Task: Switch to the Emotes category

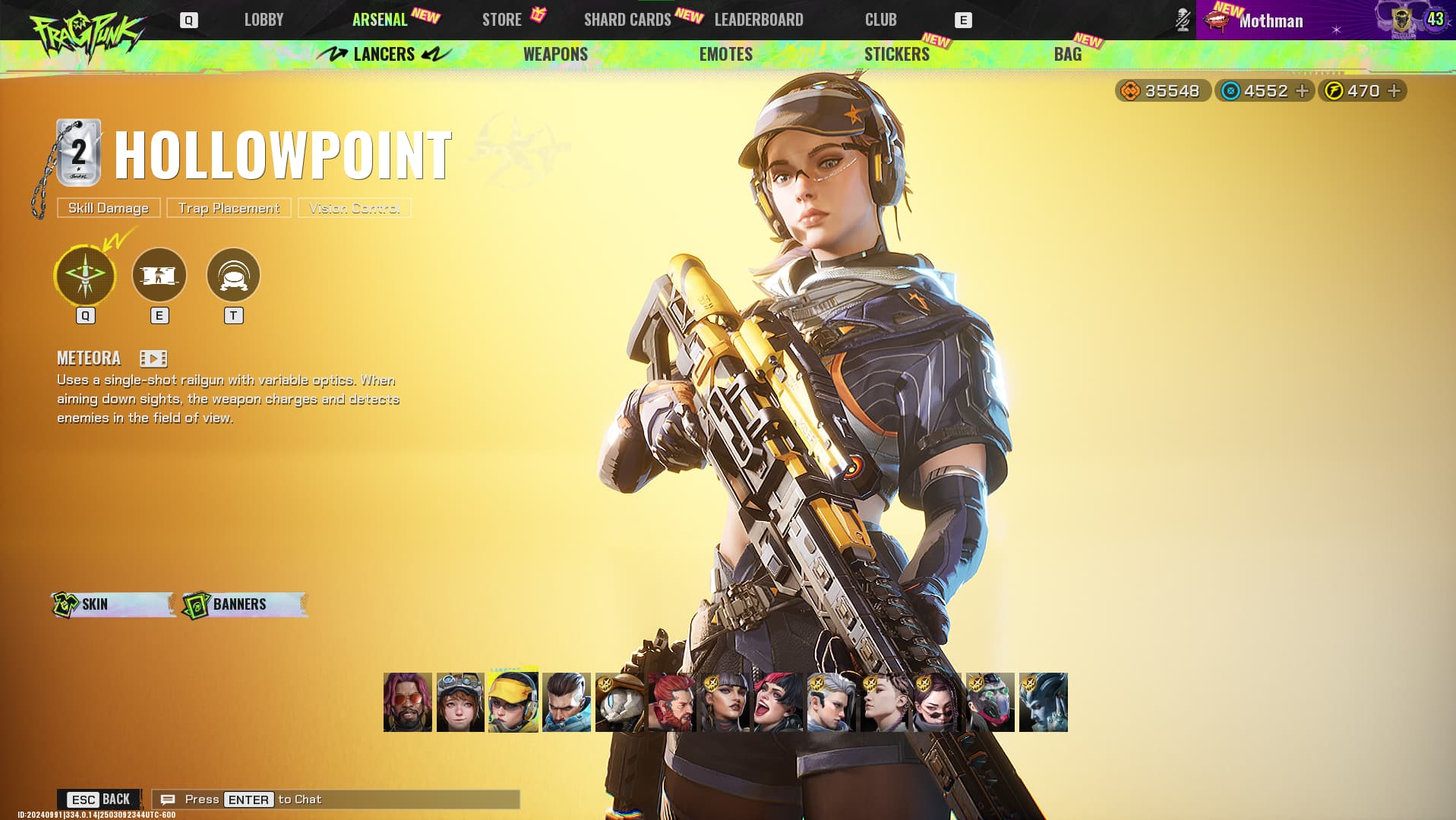Action: tap(725, 54)
